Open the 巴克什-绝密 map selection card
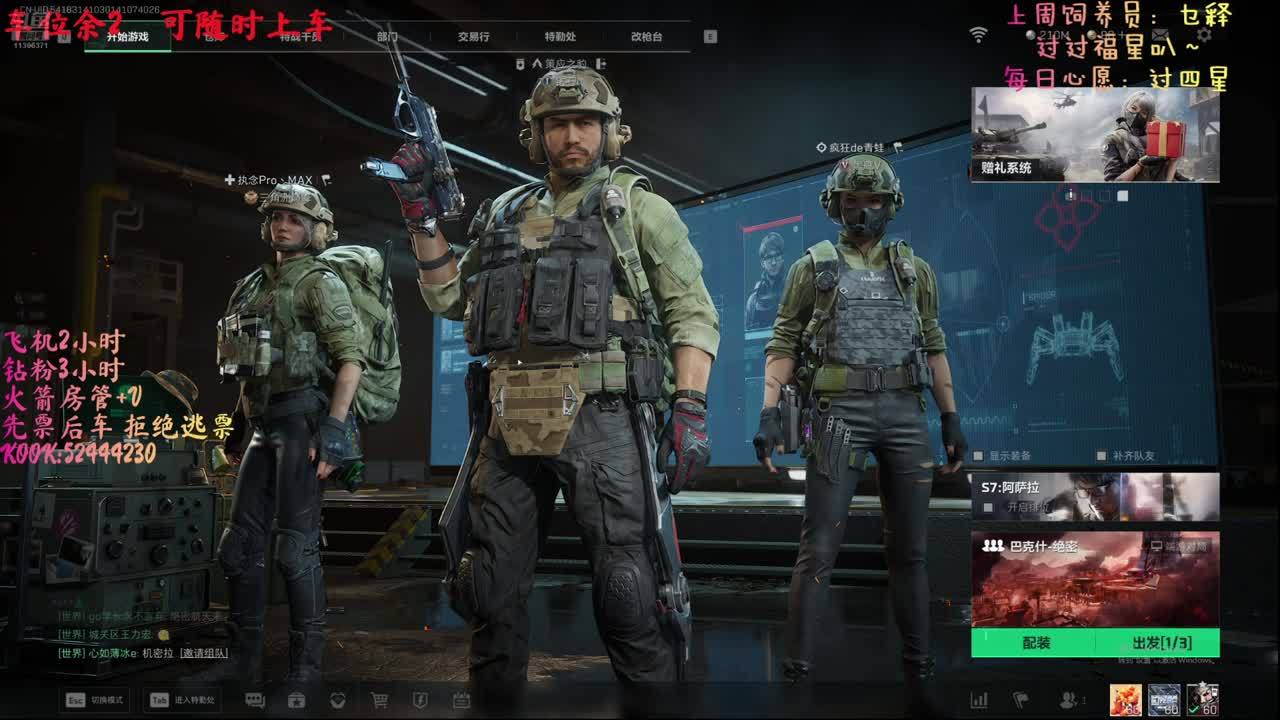This screenshot has width=1280, height=720. coord(1095,579)
